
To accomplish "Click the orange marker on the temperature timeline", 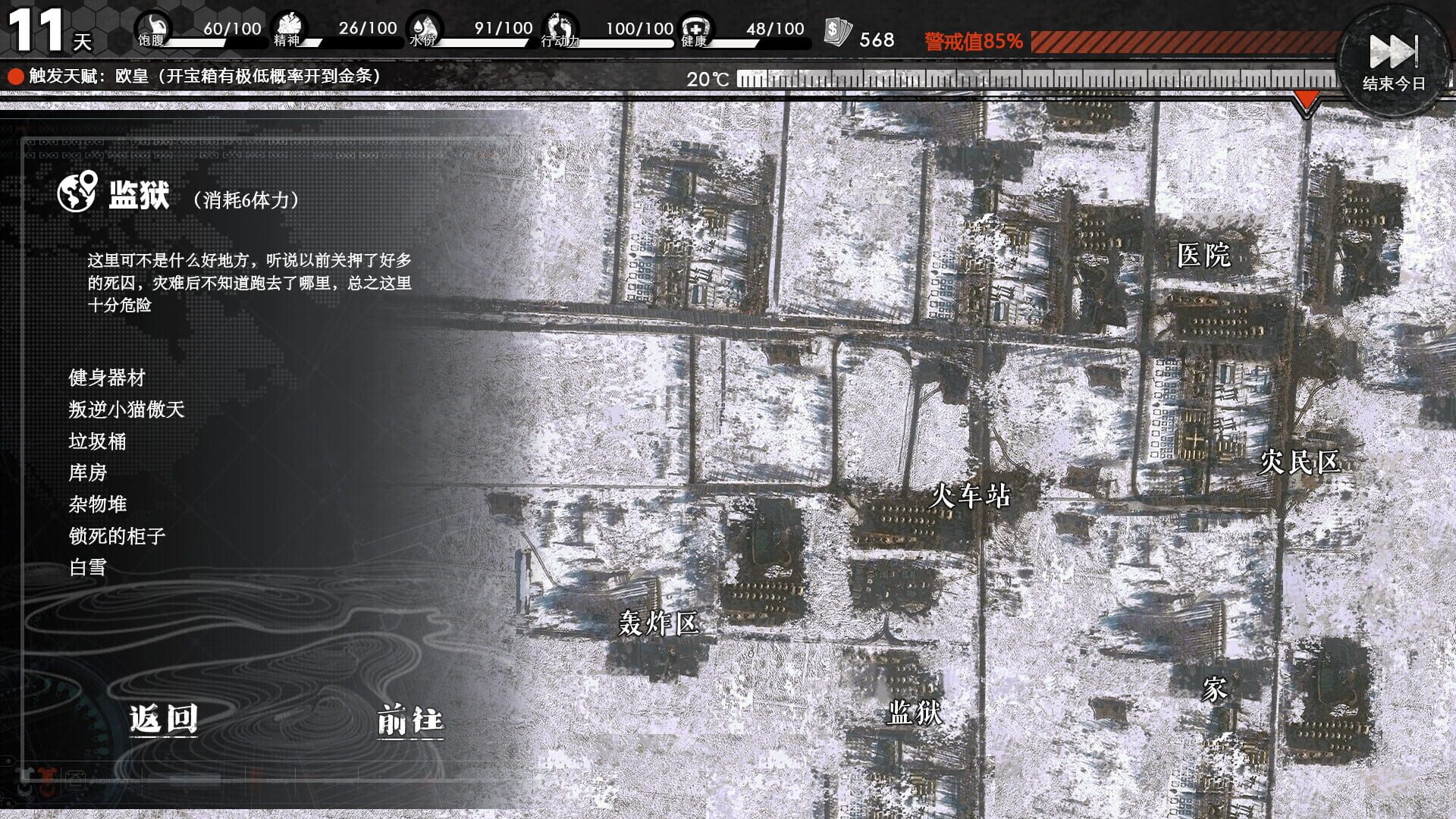I will tap(1308, 97).
